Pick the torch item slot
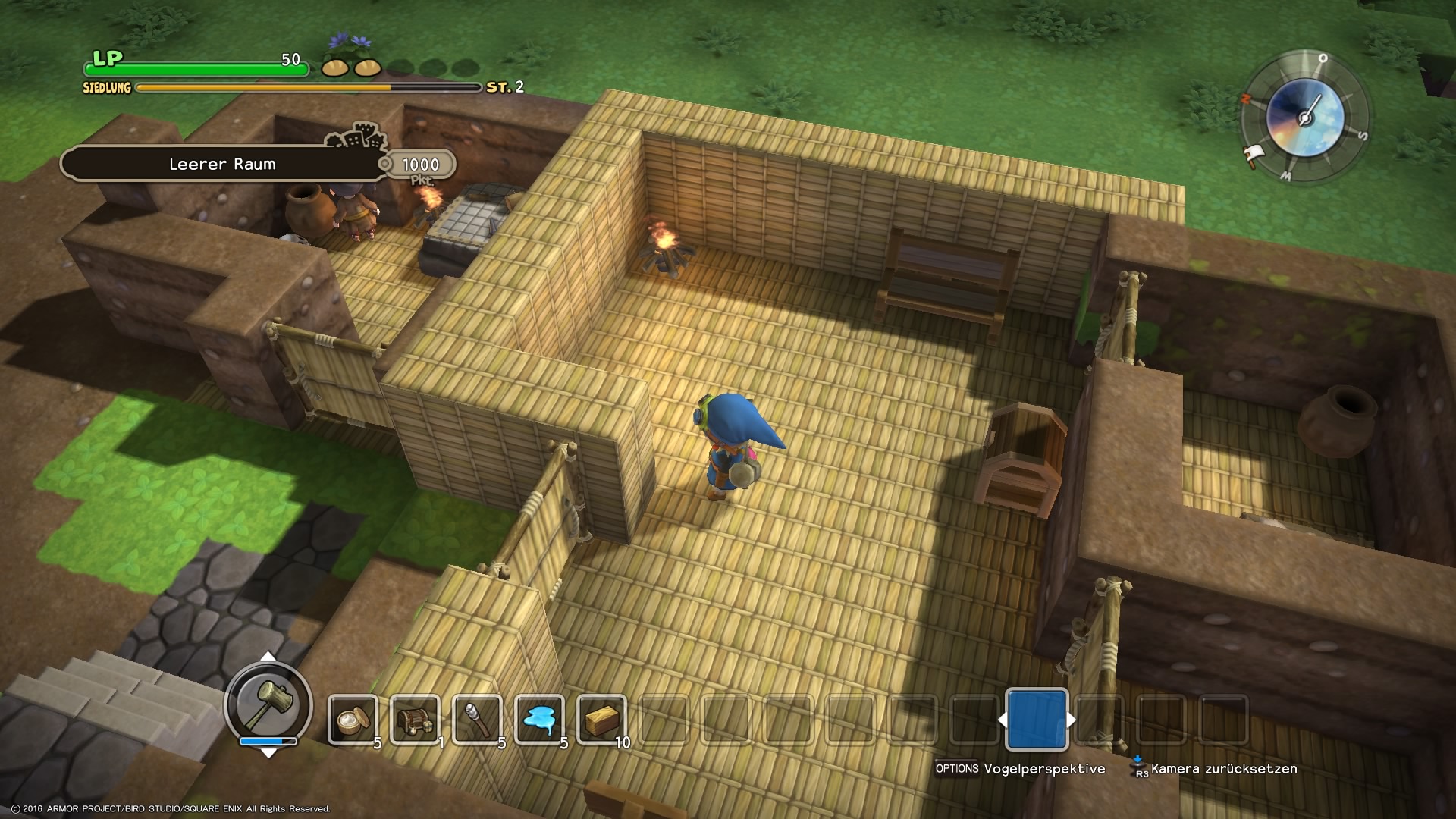The width and height of the screenshot is (1456, 819). (477, 719)
